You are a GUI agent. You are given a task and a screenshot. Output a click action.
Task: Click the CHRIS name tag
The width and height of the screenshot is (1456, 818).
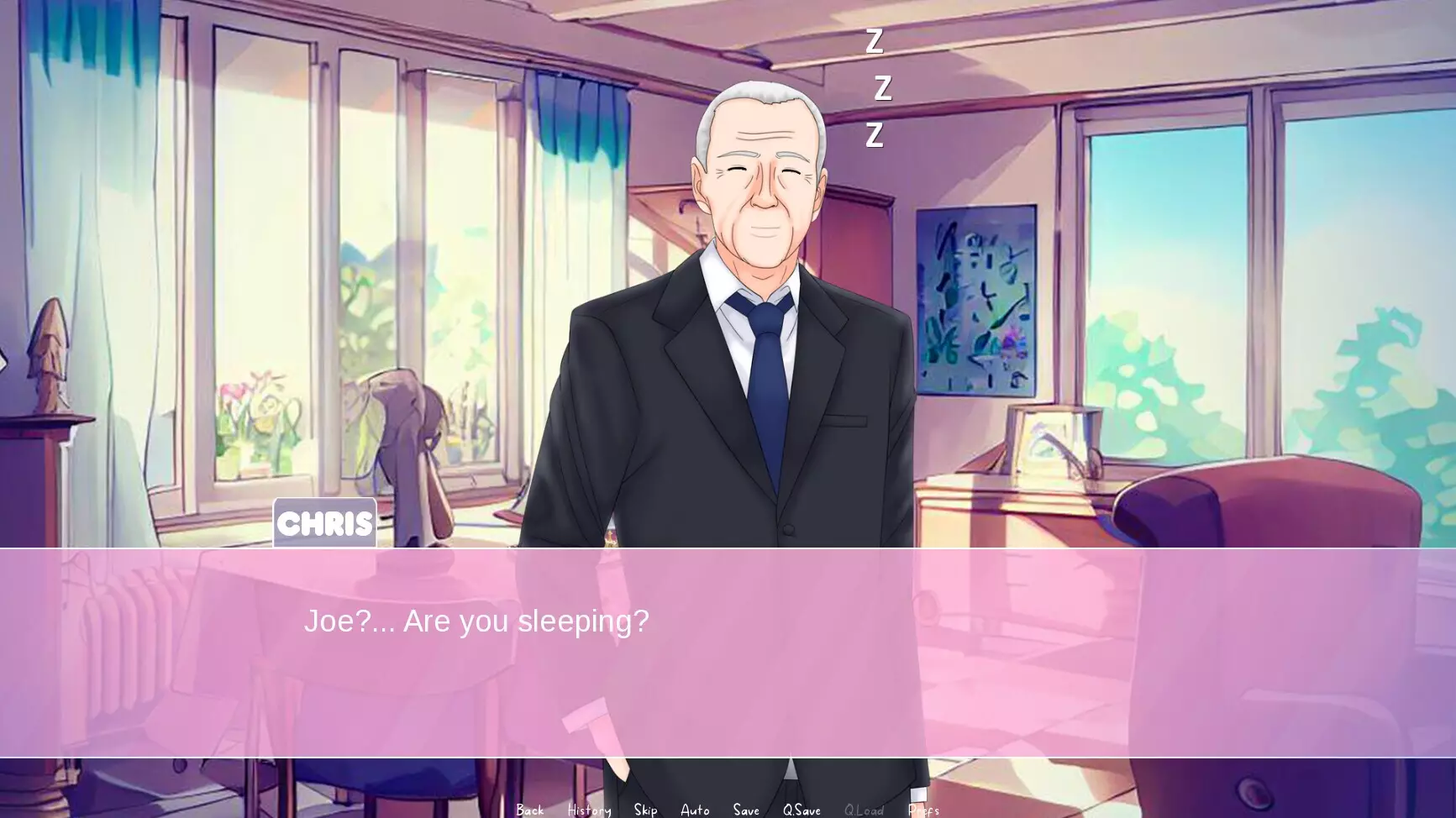[324, 522]
